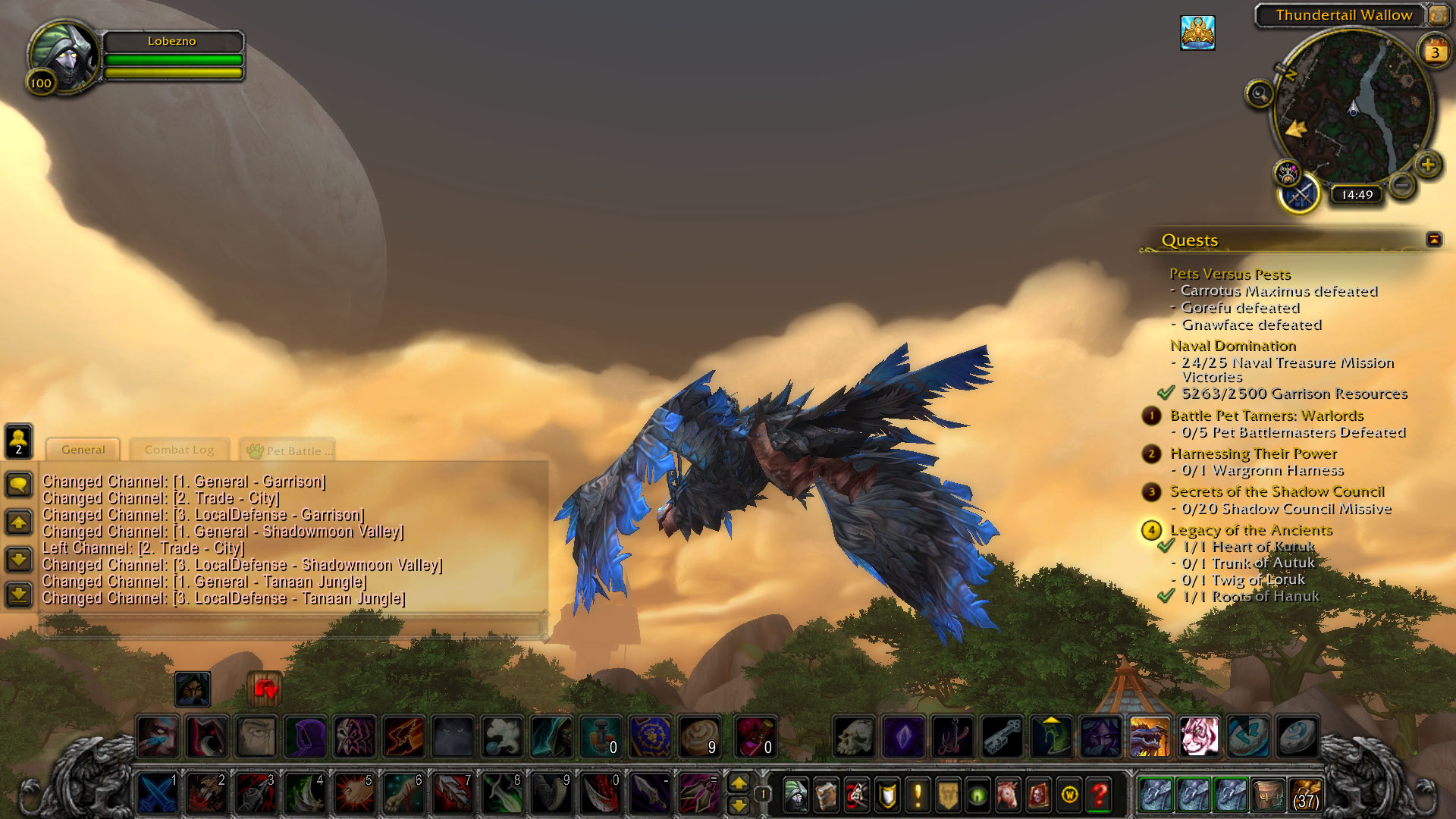Zoom in the minimap with plus button
The height and width of the screenshot is (819, 1456).
click(1428, 165)
